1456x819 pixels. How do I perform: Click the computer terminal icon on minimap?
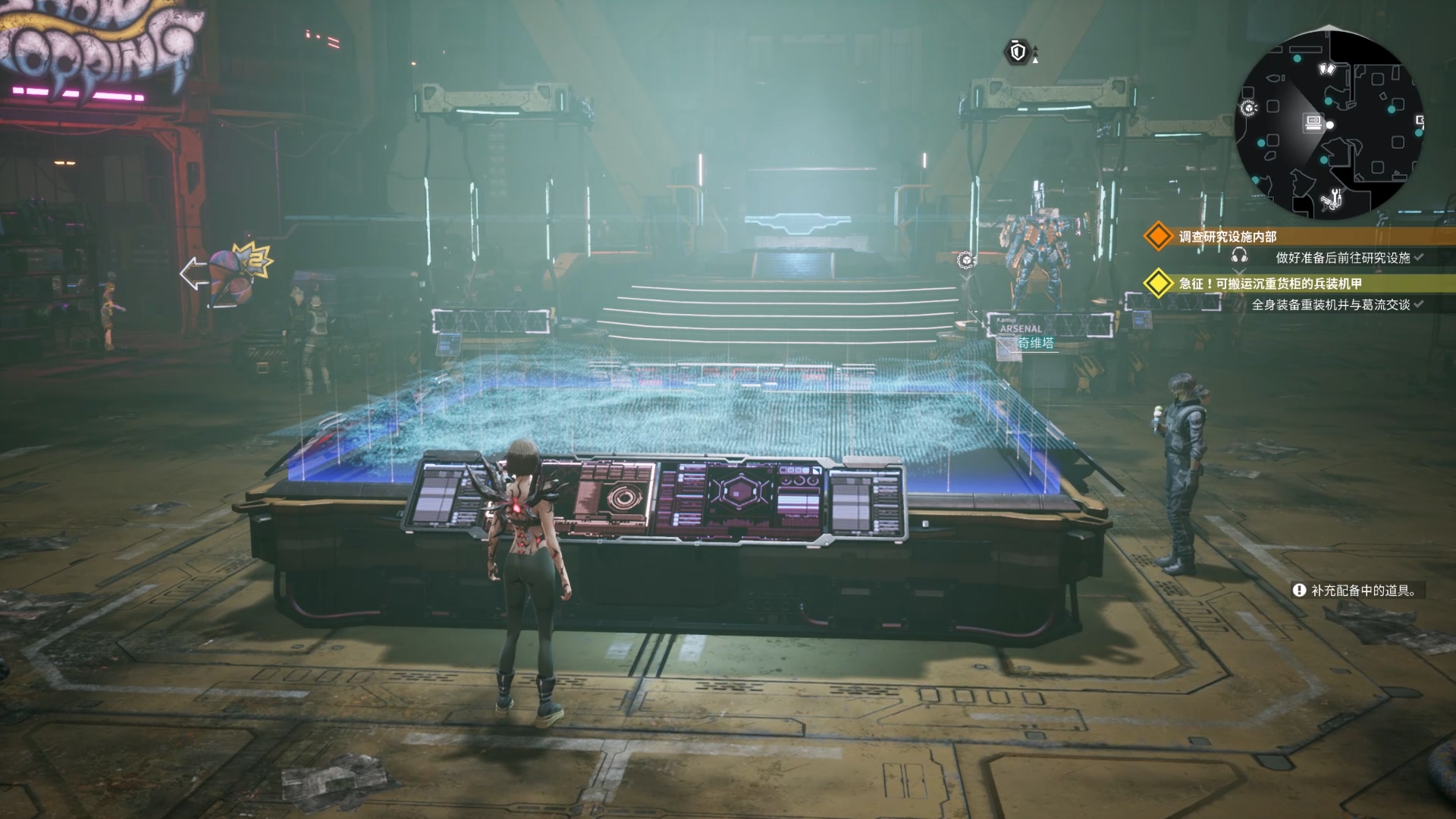[x=1313, y=121]
